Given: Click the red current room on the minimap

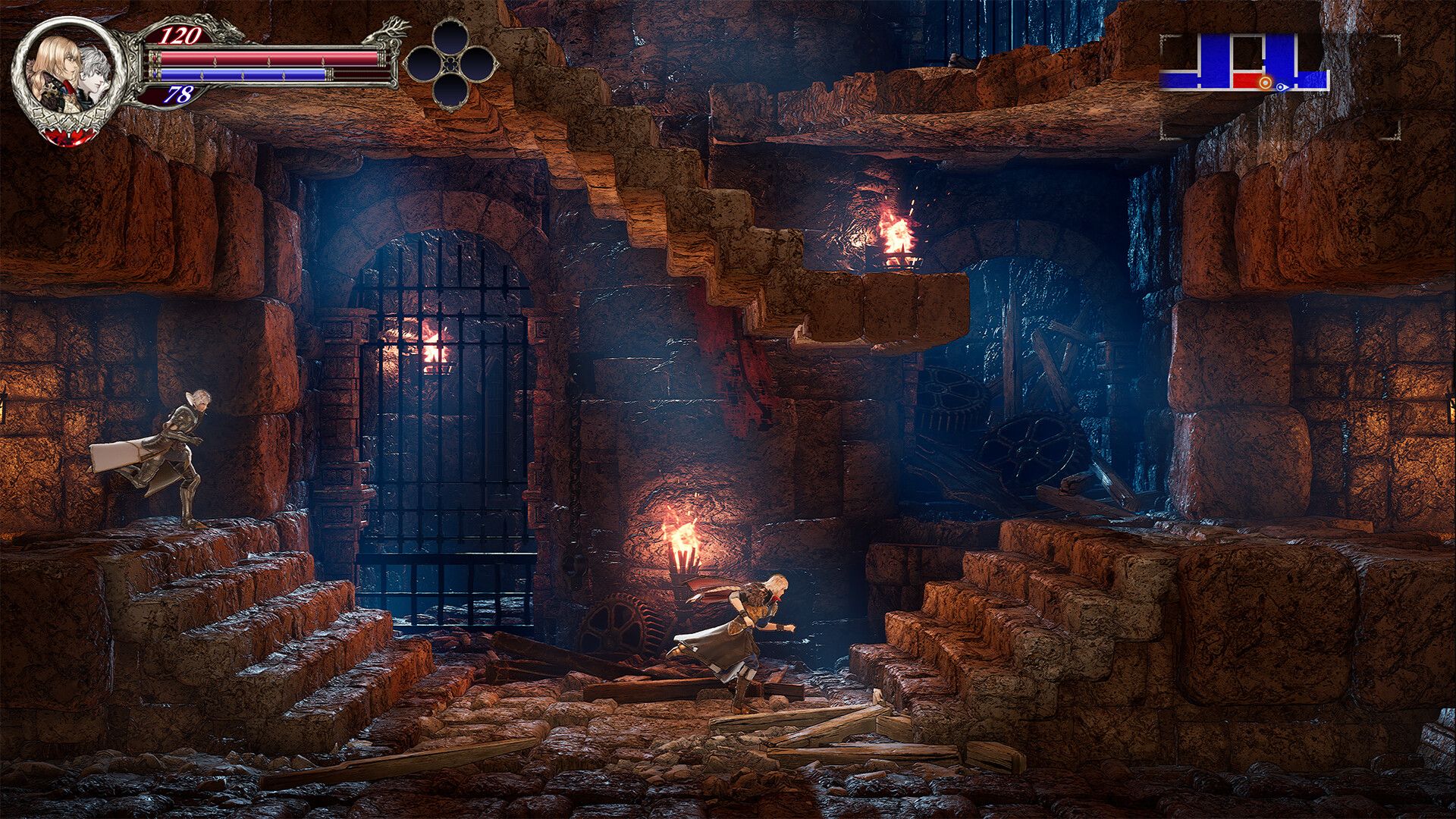Looking at the screenshot, I should (1247, 81).
